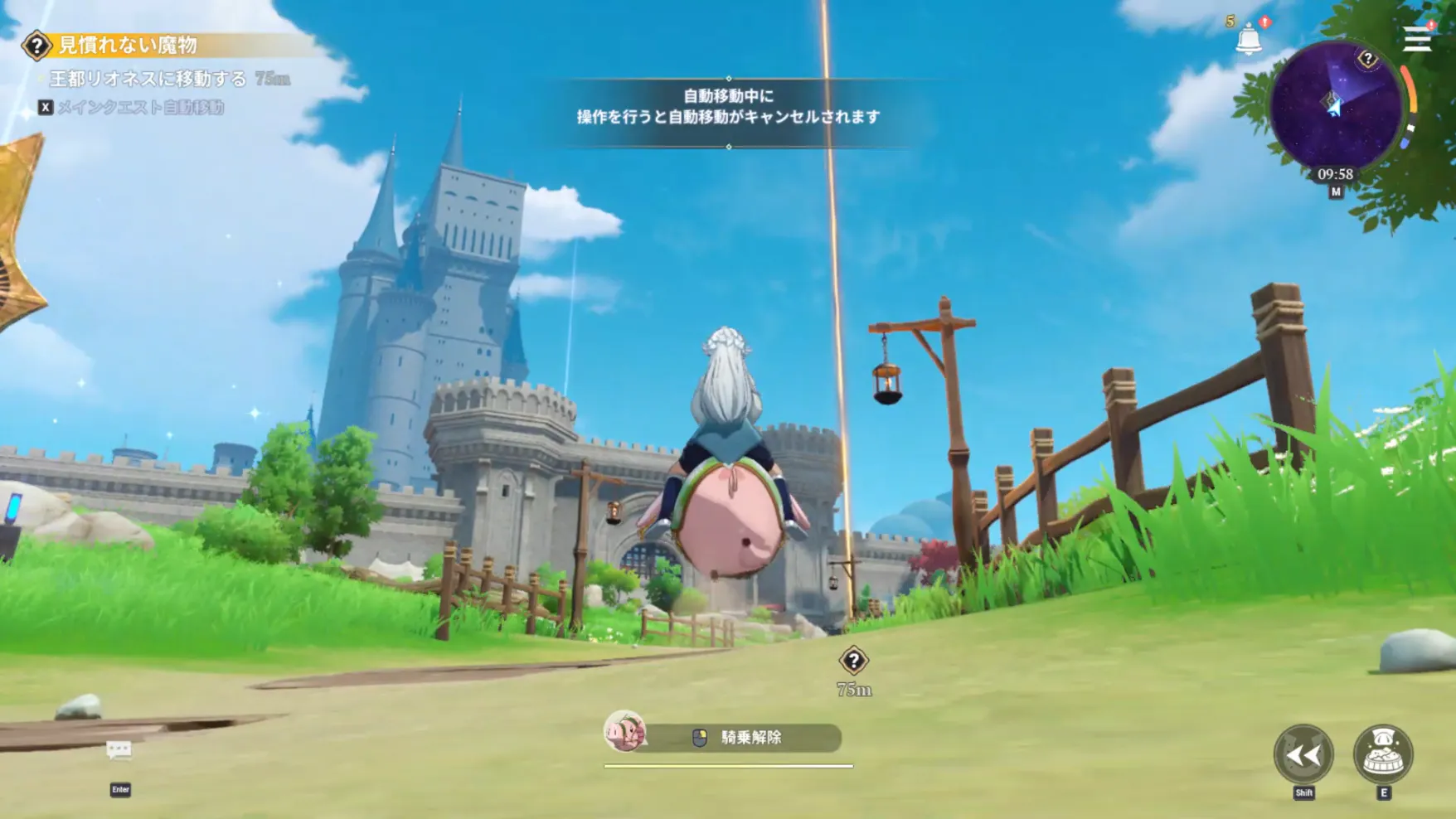
Task: Click the notification count "5" label
Action: point(1228,20)
